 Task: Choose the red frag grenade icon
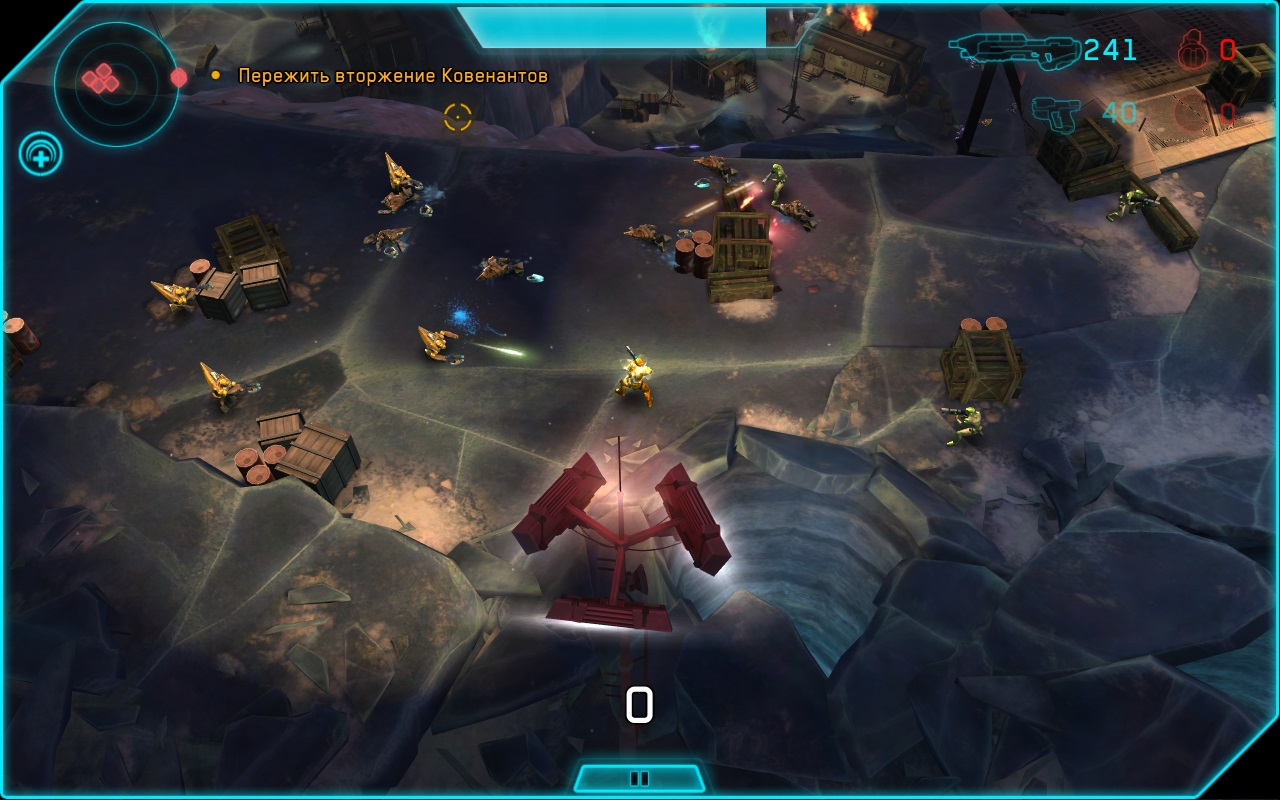coord(1193,49)
